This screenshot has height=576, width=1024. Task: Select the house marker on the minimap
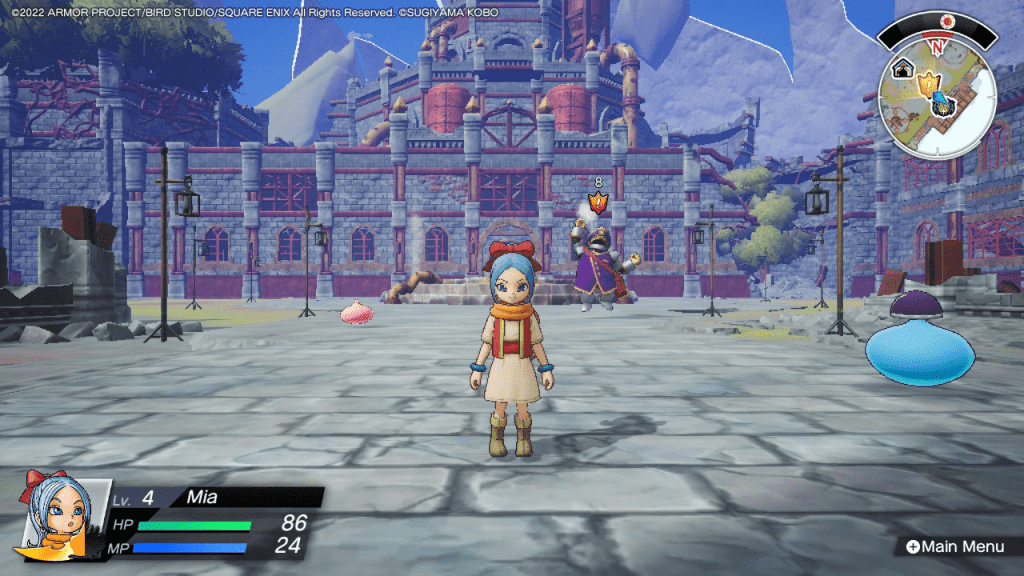904,69
